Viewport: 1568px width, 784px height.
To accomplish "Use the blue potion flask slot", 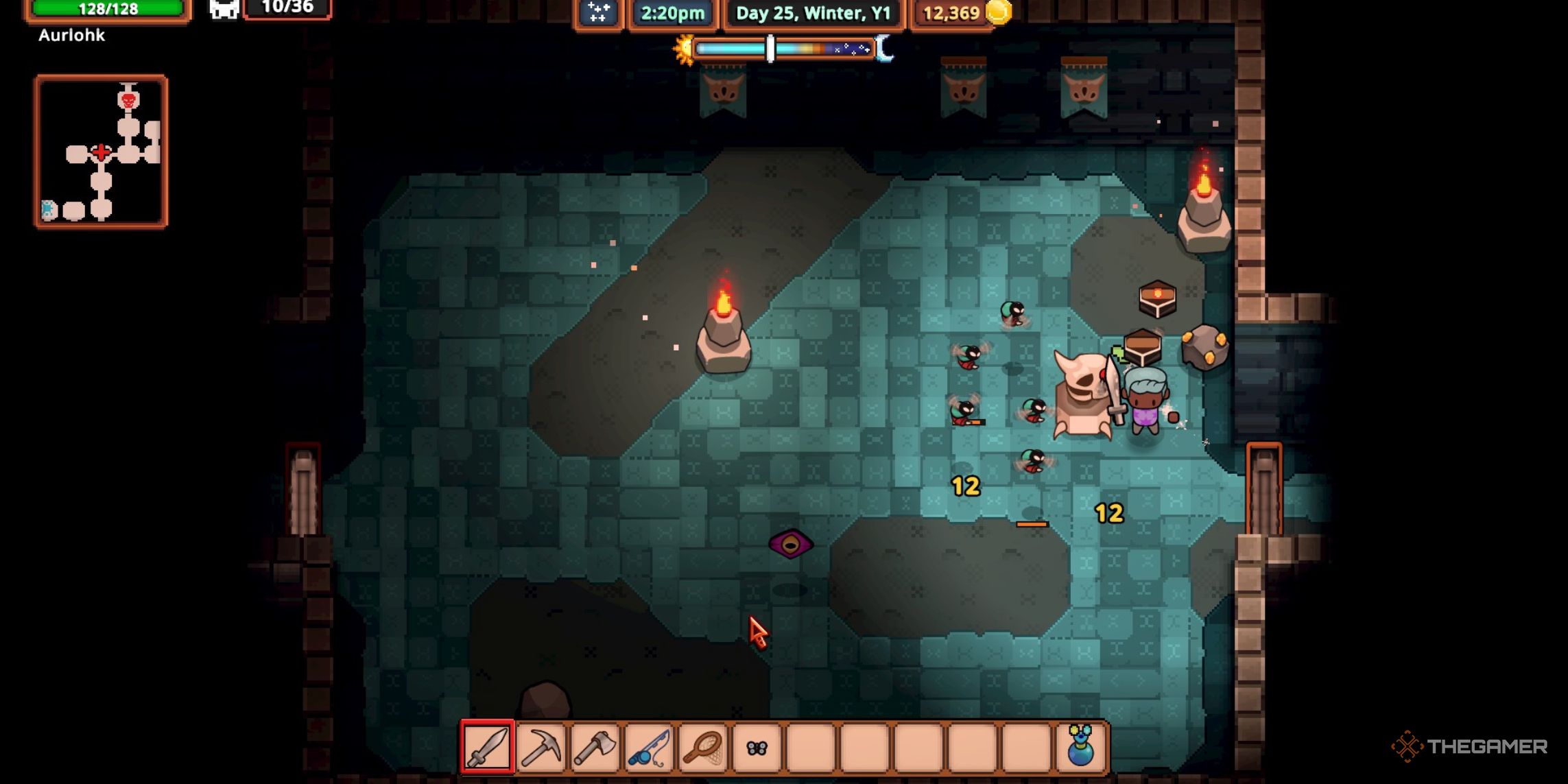I will pyautogui.click(x=1080, y=747).
